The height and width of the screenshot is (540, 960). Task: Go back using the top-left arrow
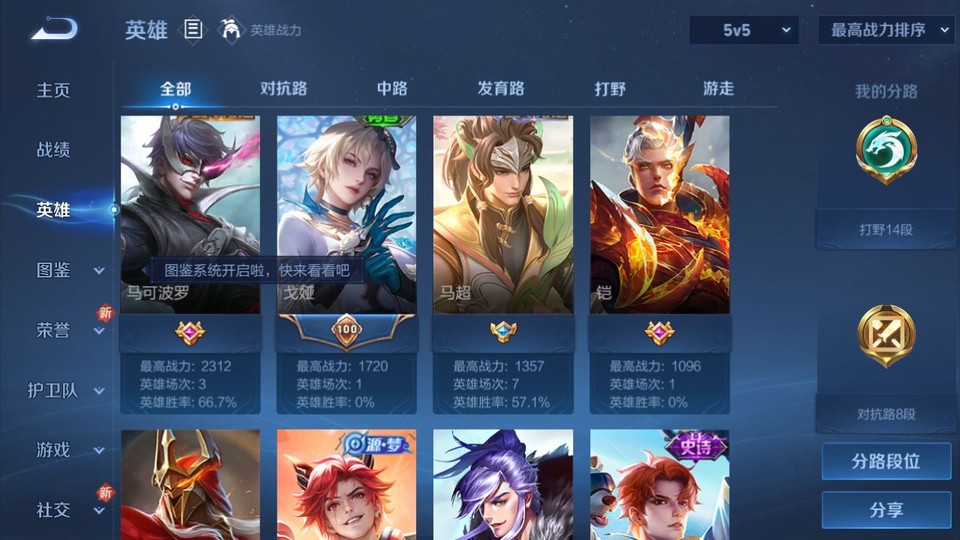point(54,29)
